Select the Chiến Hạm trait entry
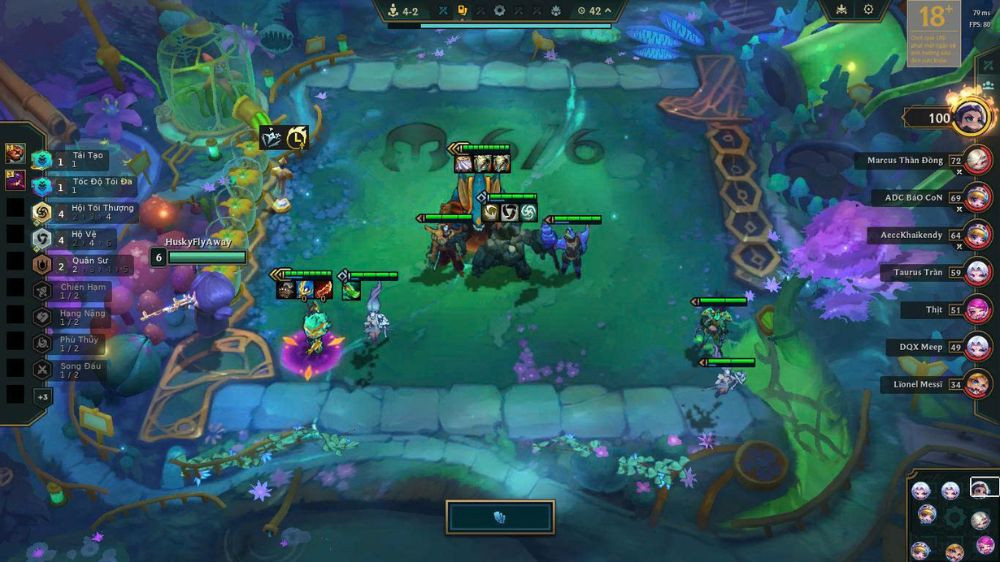 pyautogui.click(x=70, y=291)
